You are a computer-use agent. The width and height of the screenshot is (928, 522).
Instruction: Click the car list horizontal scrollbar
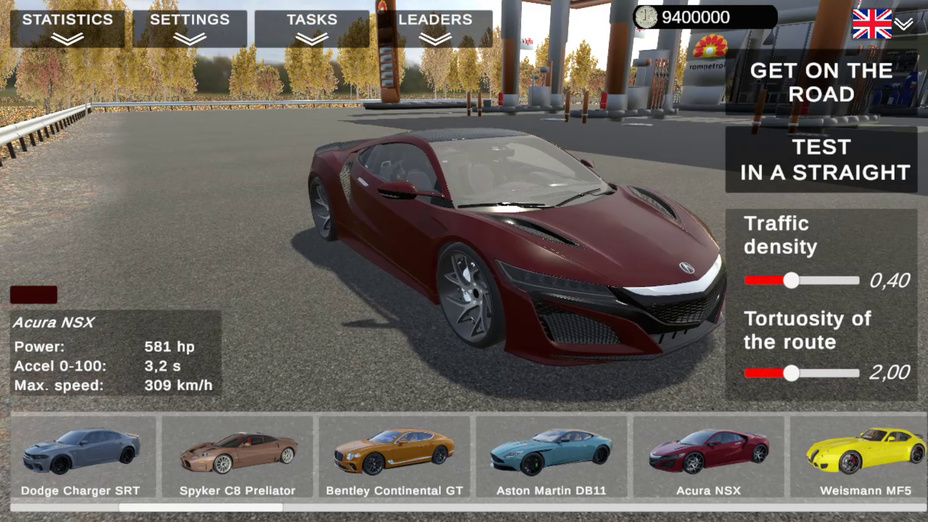(200, 508)
